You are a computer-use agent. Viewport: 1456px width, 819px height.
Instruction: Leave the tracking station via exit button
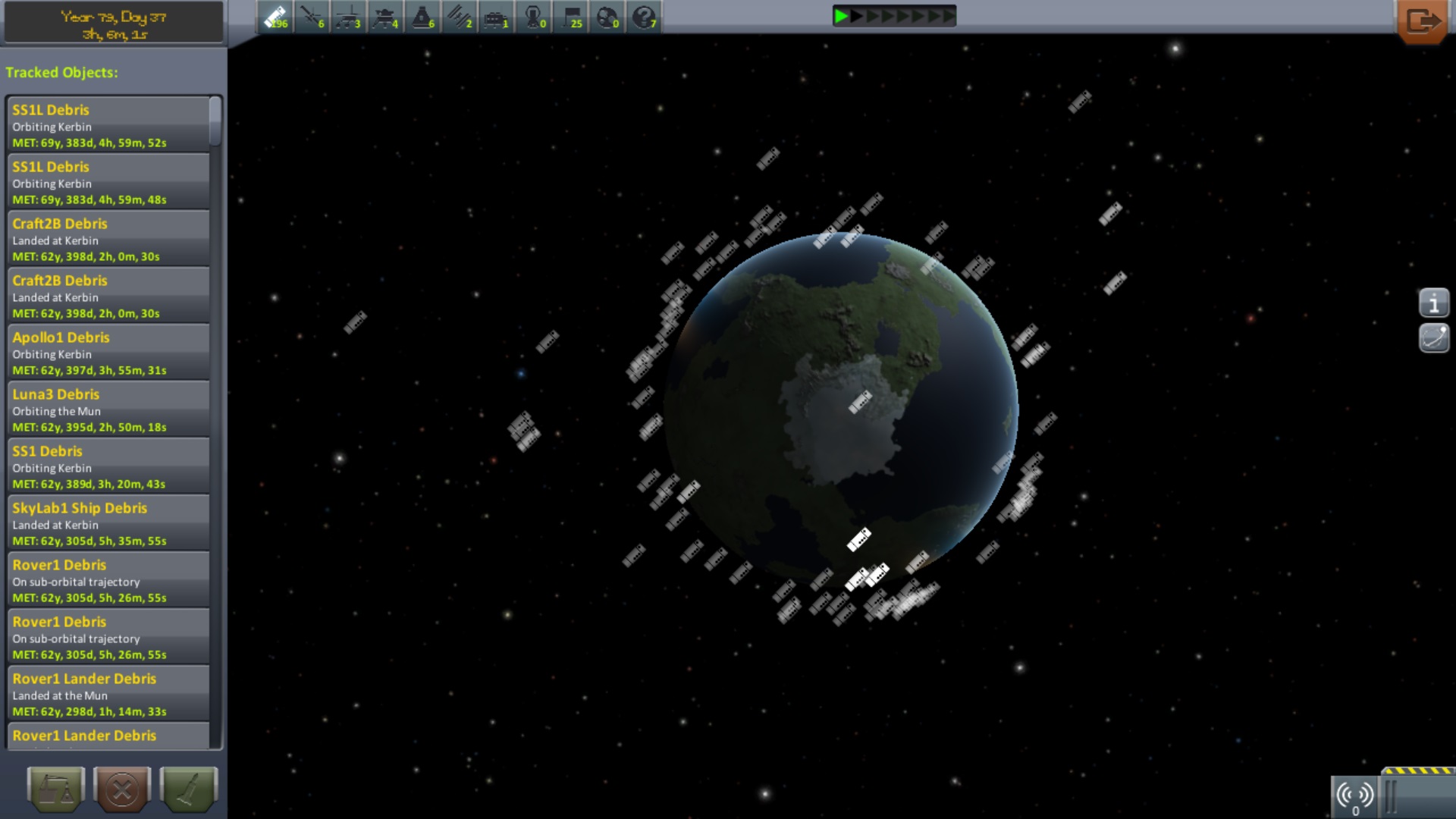click(1422, 21)
